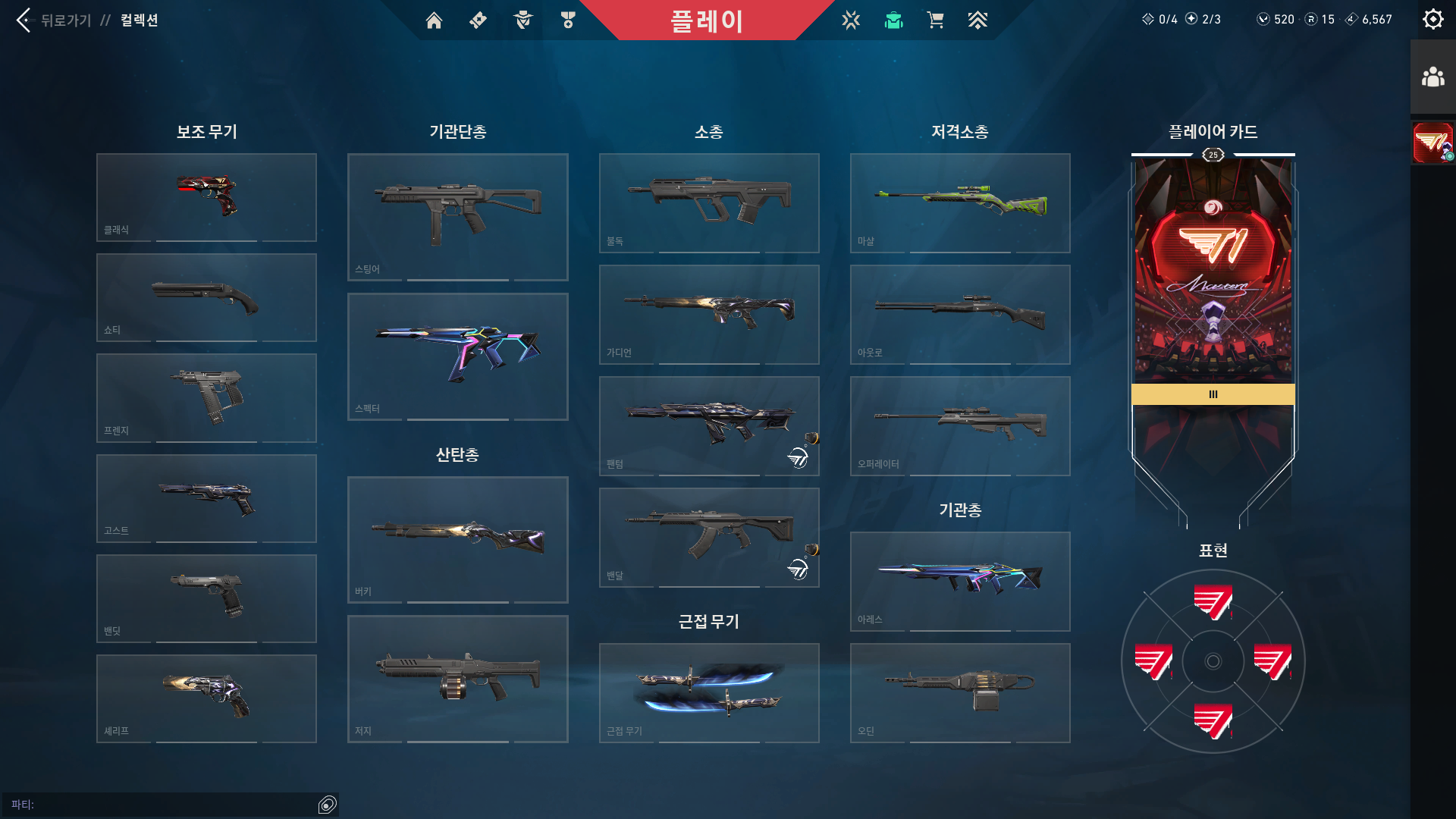Open the Collection backpack icon
This screenshot has width=1456, height=819.
coord(893,20)
